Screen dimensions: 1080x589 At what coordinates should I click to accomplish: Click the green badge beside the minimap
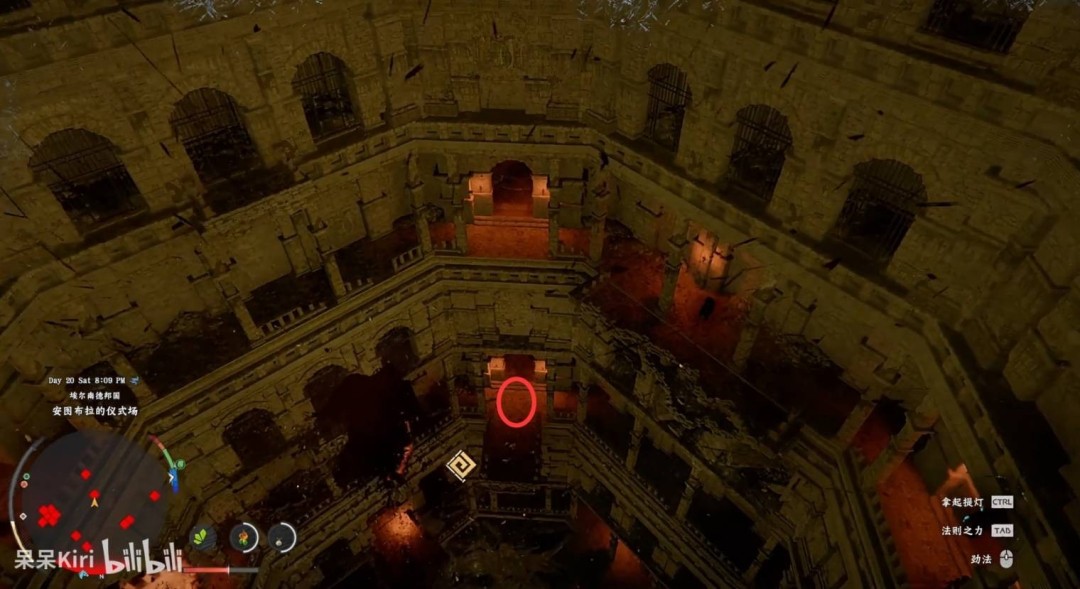coord(178,466)
